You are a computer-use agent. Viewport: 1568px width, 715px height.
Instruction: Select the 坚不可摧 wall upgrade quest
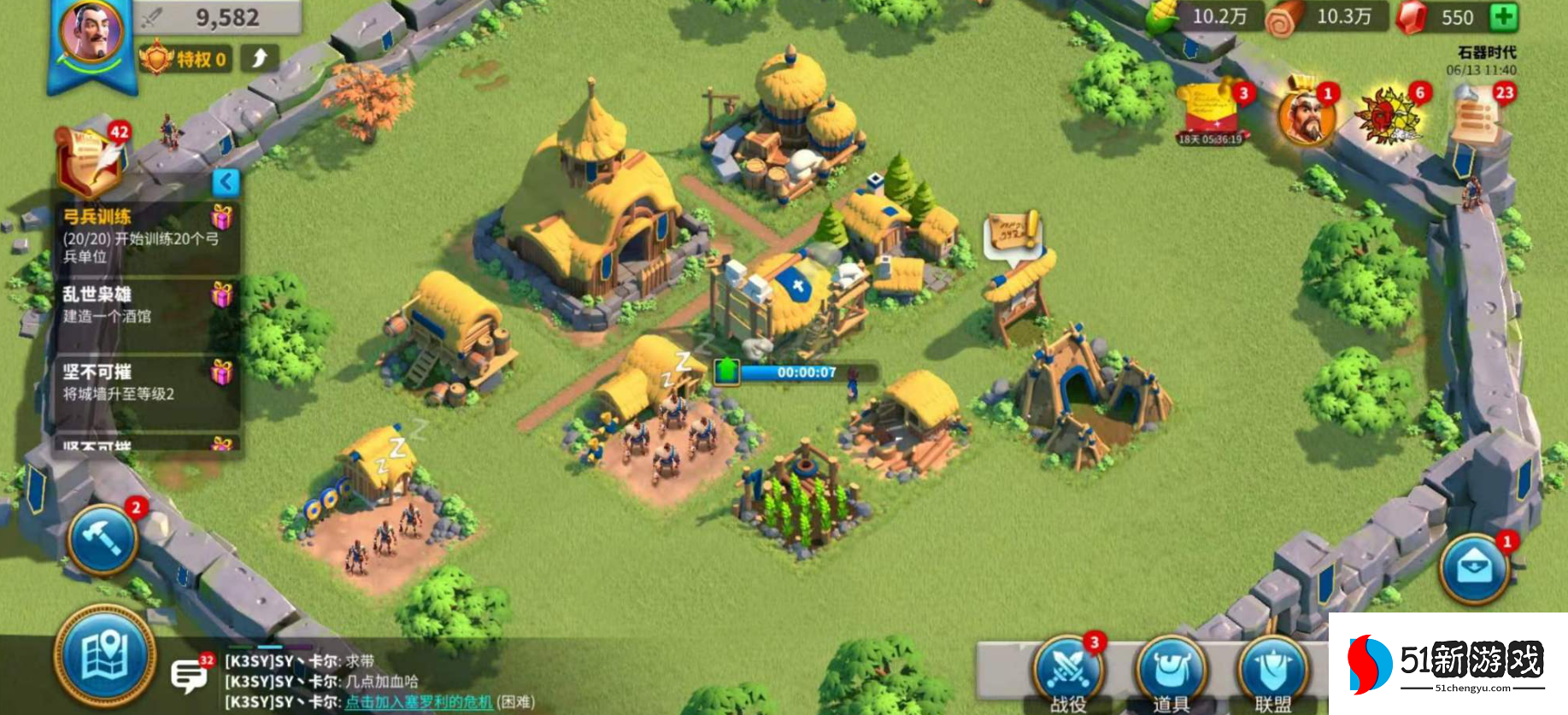(141, 383)
